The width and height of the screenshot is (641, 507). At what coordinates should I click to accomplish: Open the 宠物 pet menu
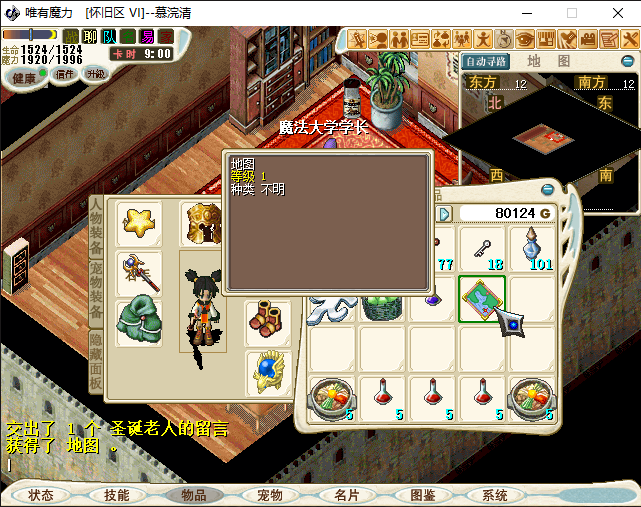click(x=269, y=495)
